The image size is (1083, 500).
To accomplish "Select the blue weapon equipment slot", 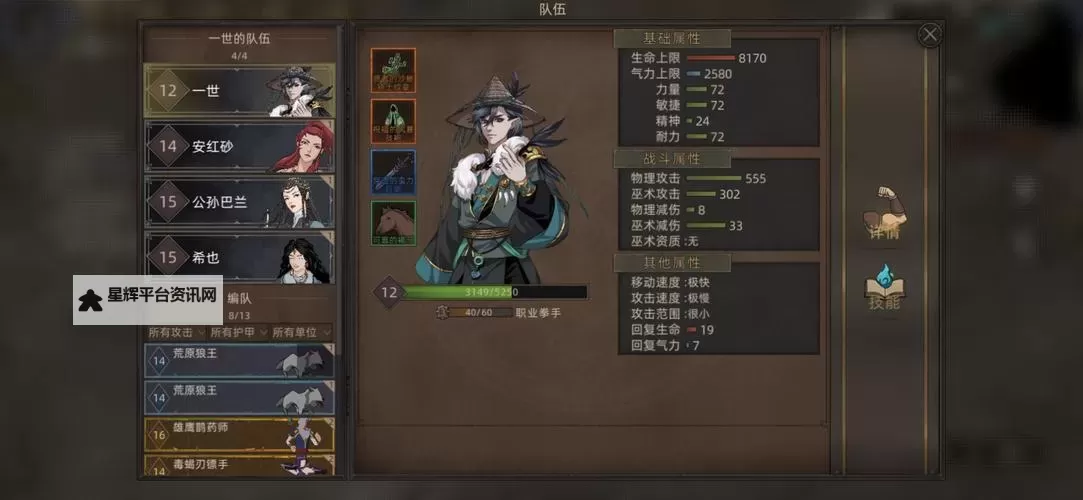I will pos(393,172).
